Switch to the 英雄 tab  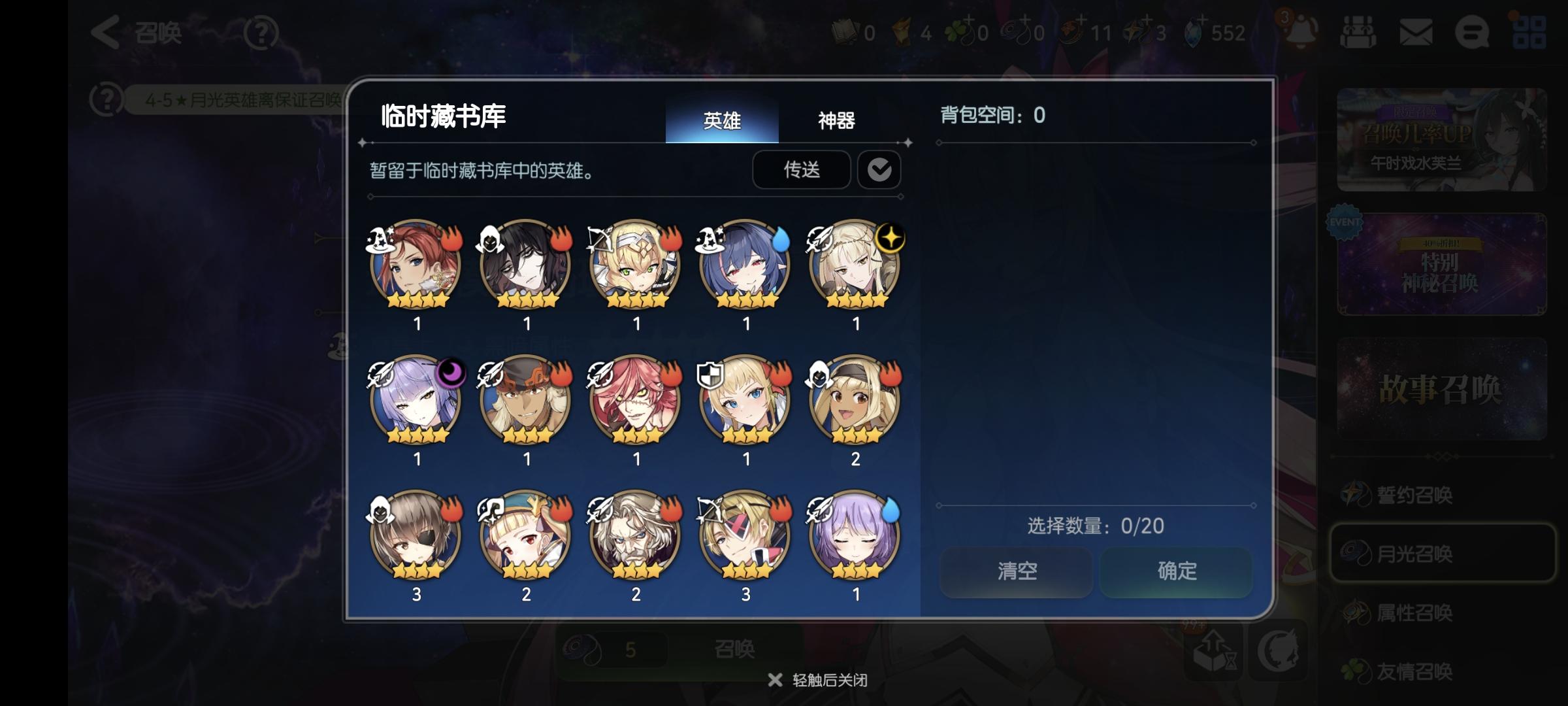coord(722,122)
